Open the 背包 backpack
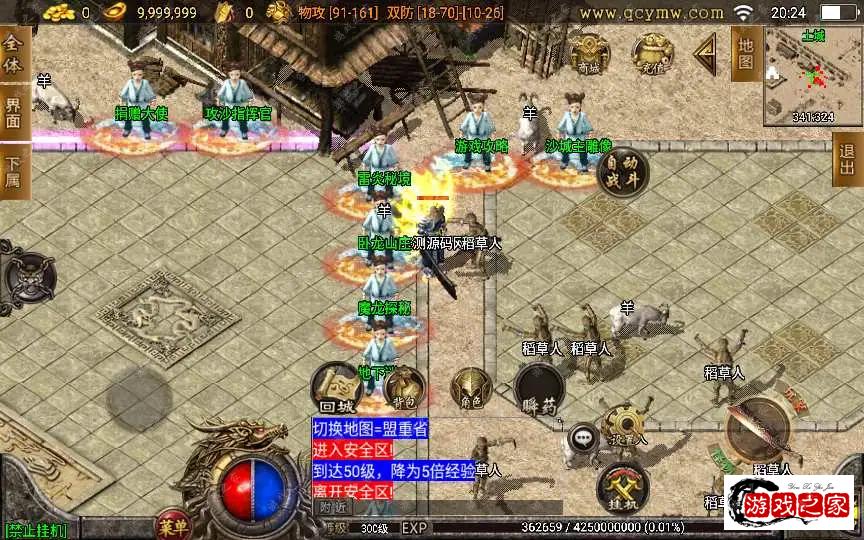Screen dimensions: 864x540 click(x=404, y=388)
